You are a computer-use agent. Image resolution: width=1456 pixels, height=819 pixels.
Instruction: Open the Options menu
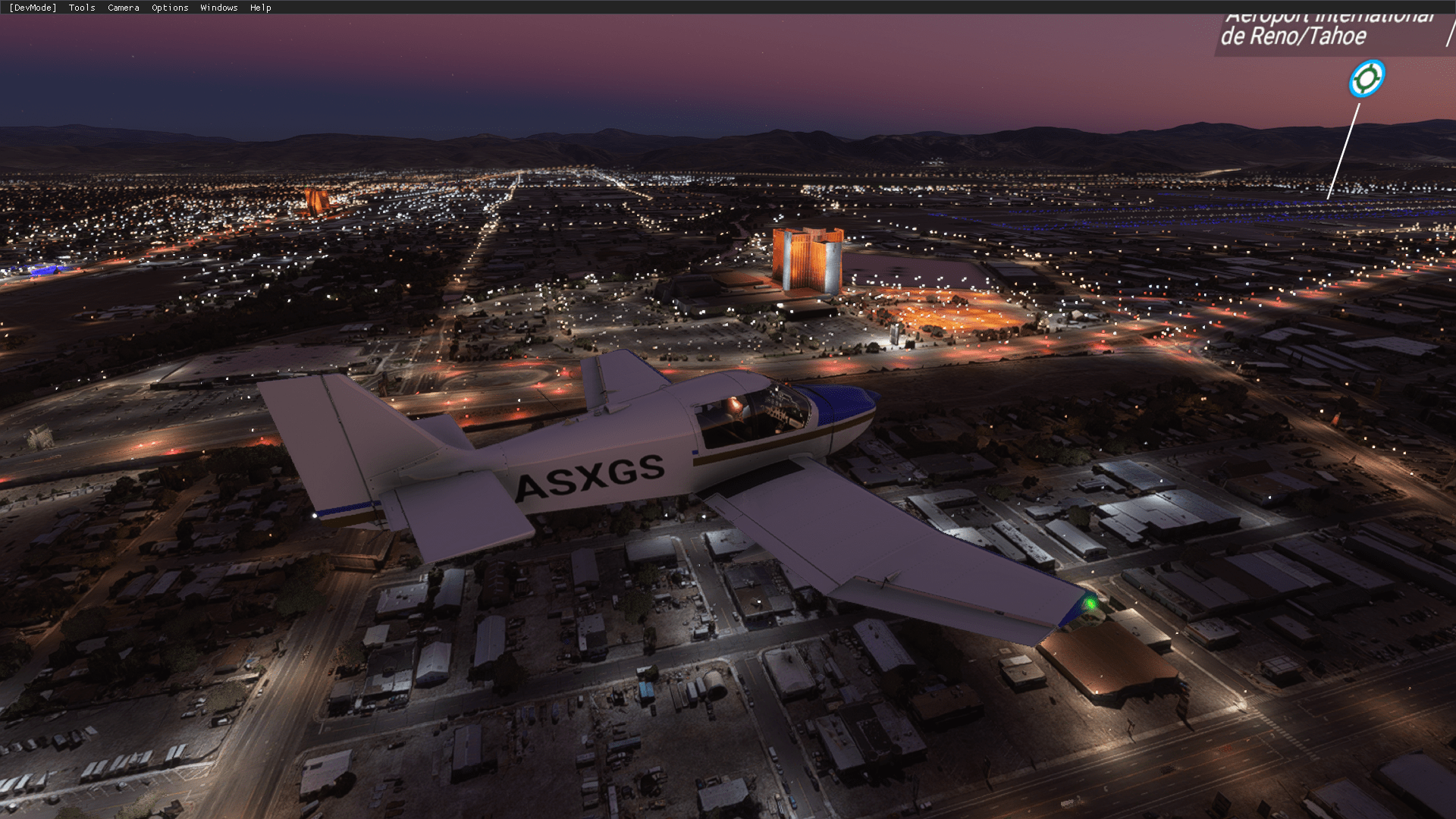pyautogui.click(x=170, y=8)
